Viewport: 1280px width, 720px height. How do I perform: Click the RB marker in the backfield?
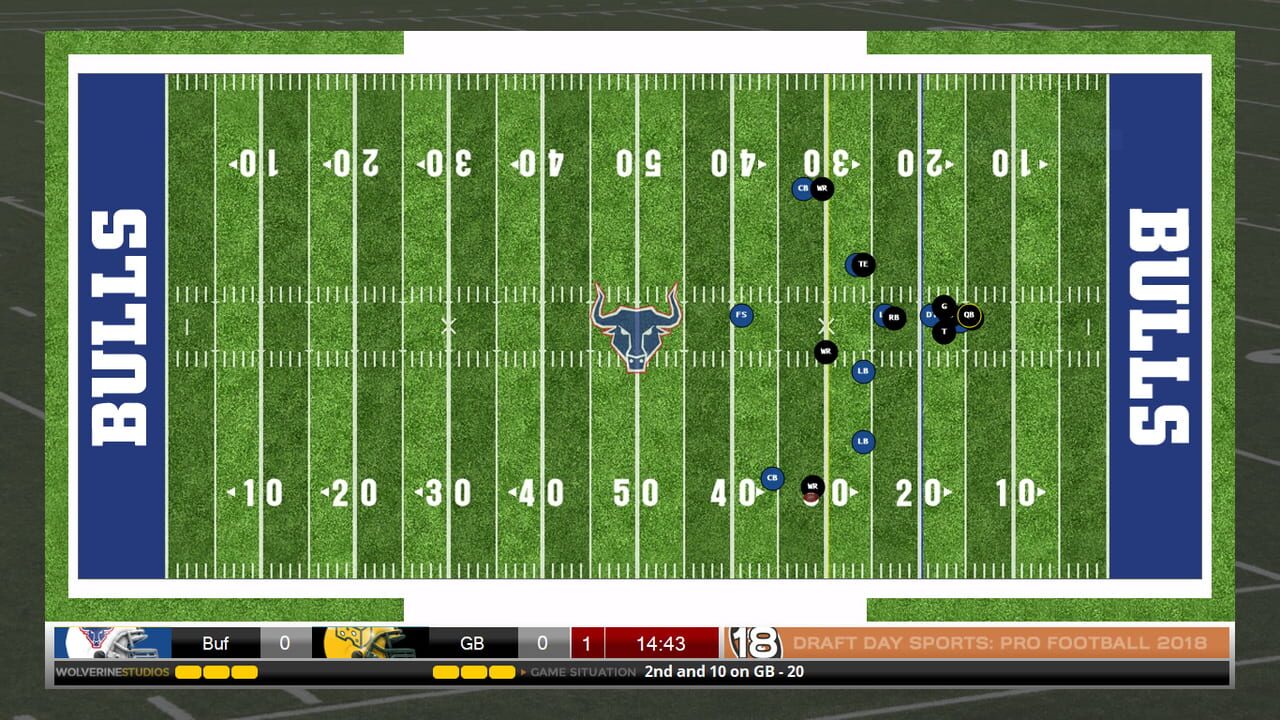[x=893, y=315]
